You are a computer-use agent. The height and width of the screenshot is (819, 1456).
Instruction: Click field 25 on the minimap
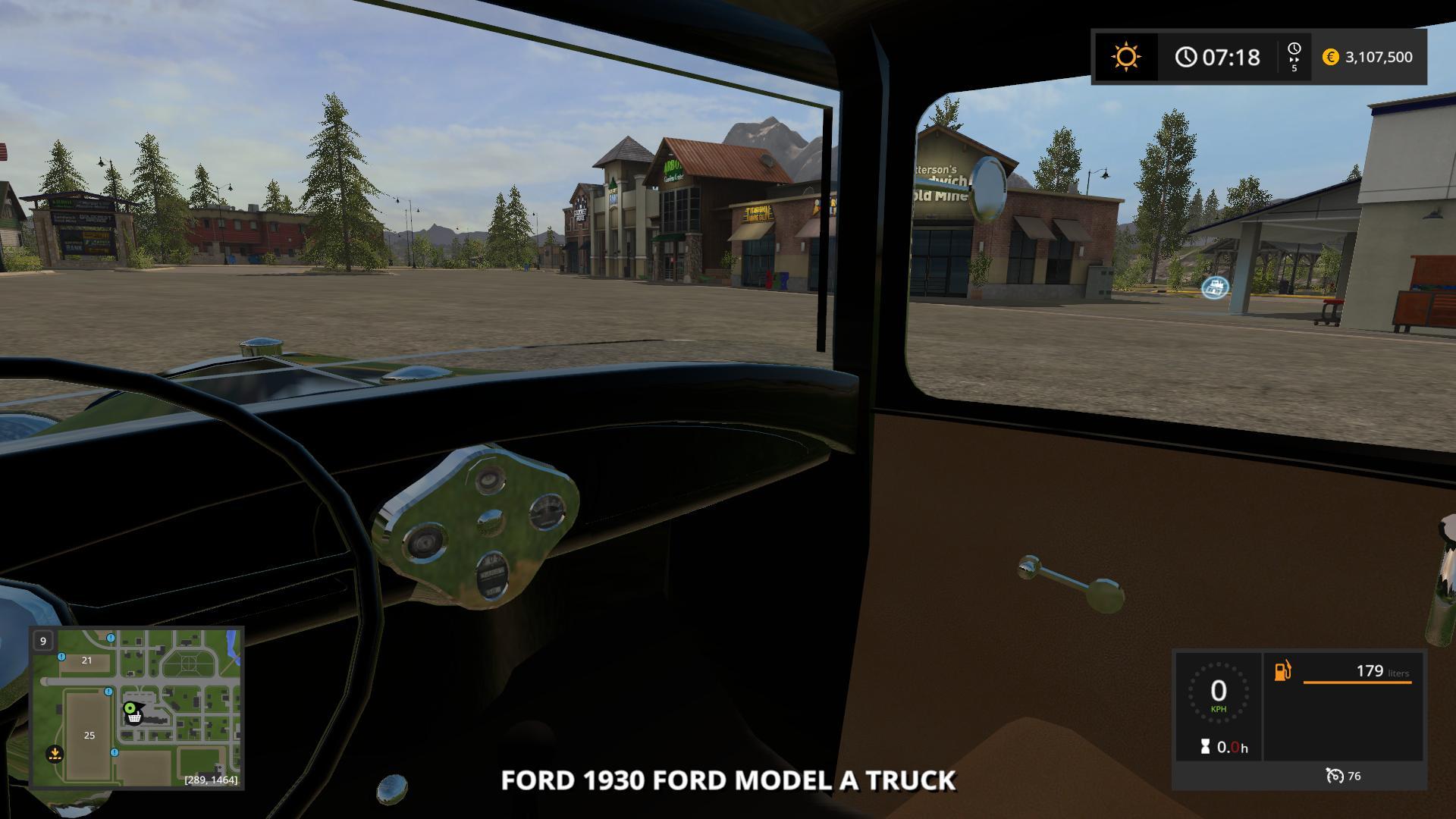(x=89, y=735)
